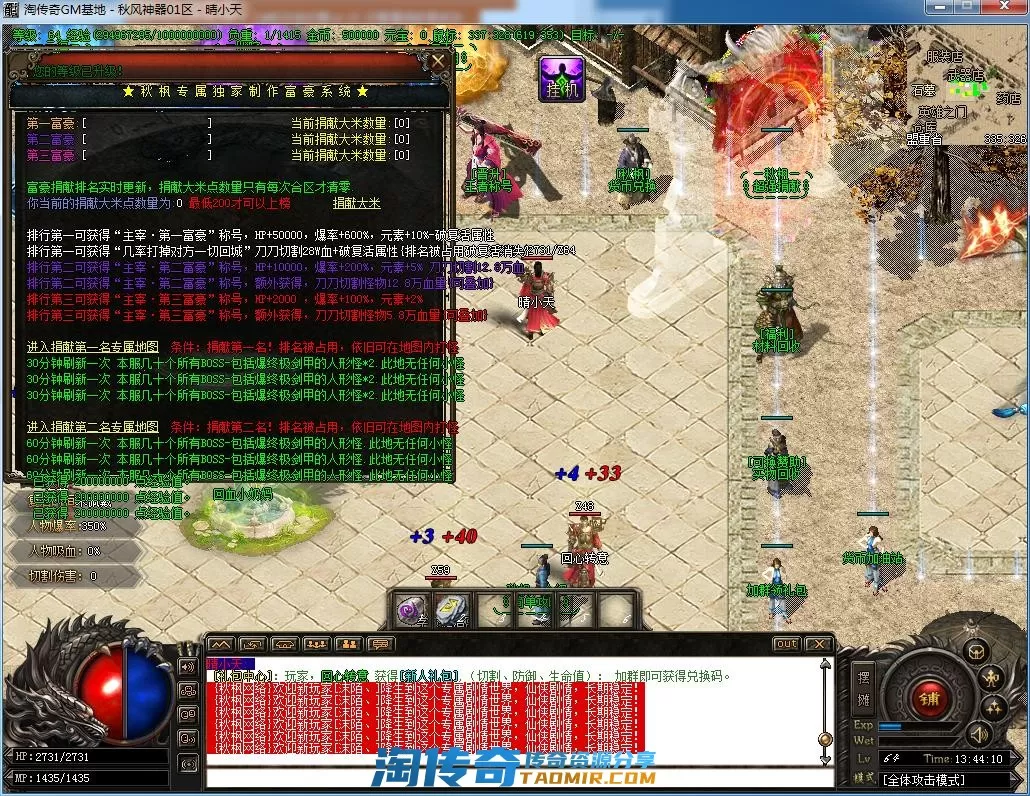The image size is (1030, 796).
Task: Click the chat panel's out button
Action: click(x=787, y=644)
